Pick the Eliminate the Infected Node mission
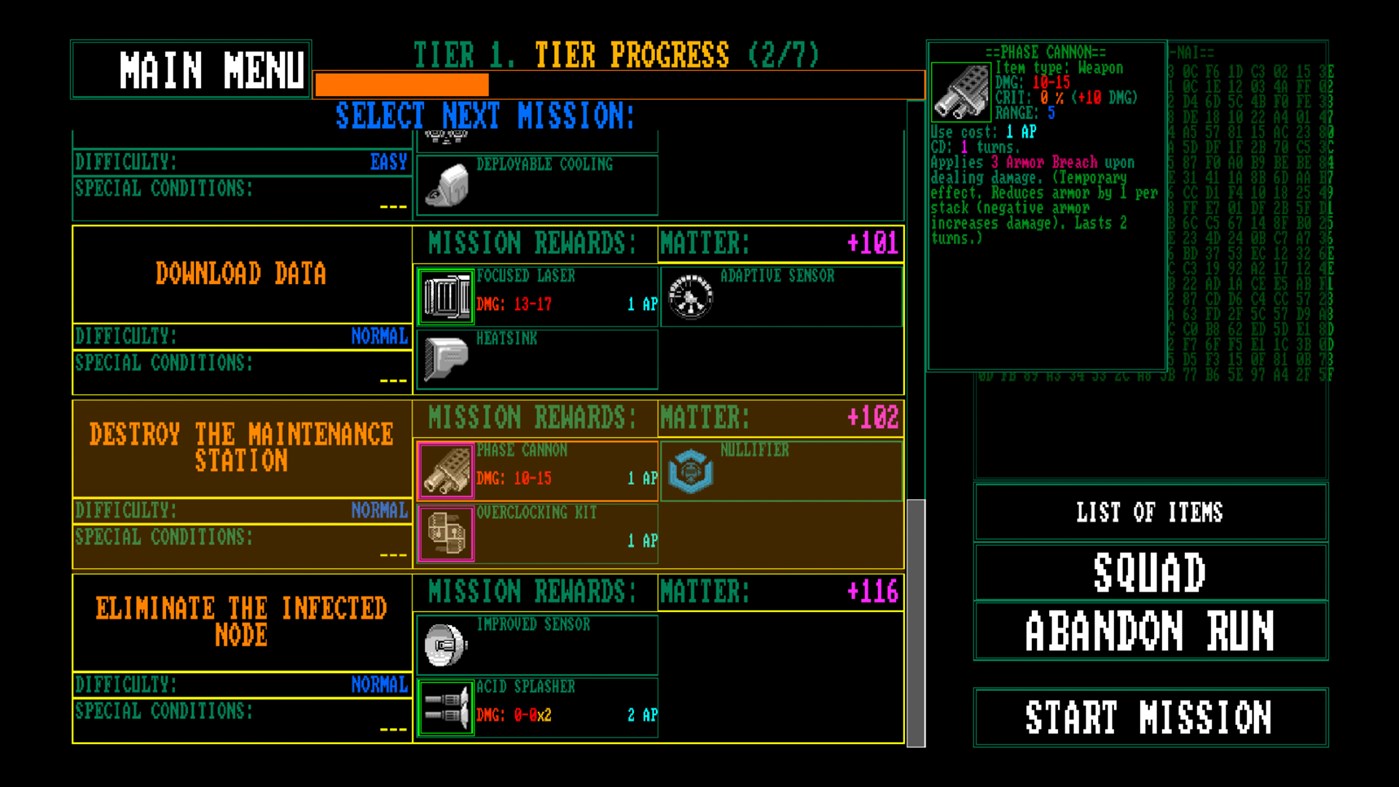 point(240,618)
